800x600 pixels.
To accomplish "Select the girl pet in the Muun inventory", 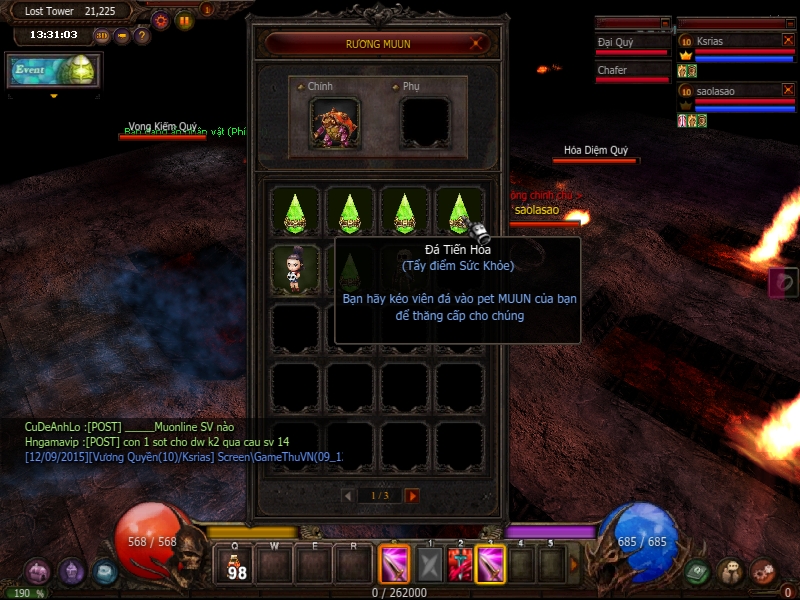I will [296, 269].
